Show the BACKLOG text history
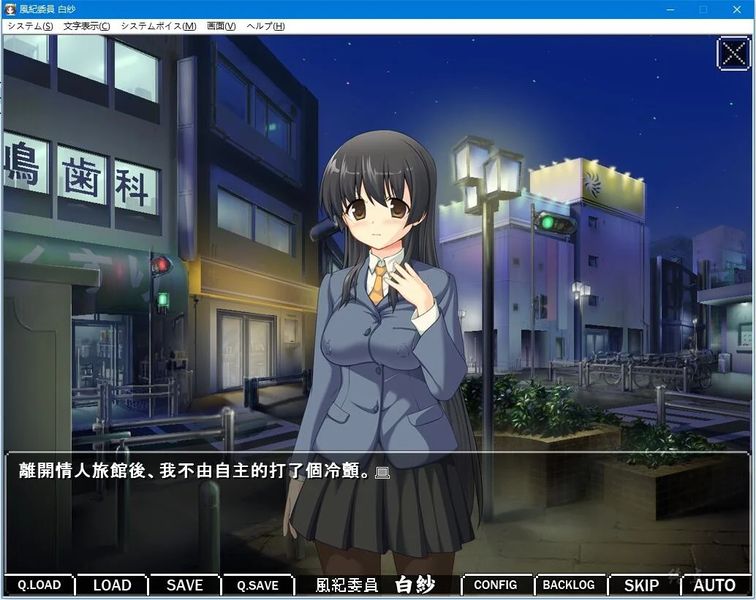The image size is (756, 600). 568,586
